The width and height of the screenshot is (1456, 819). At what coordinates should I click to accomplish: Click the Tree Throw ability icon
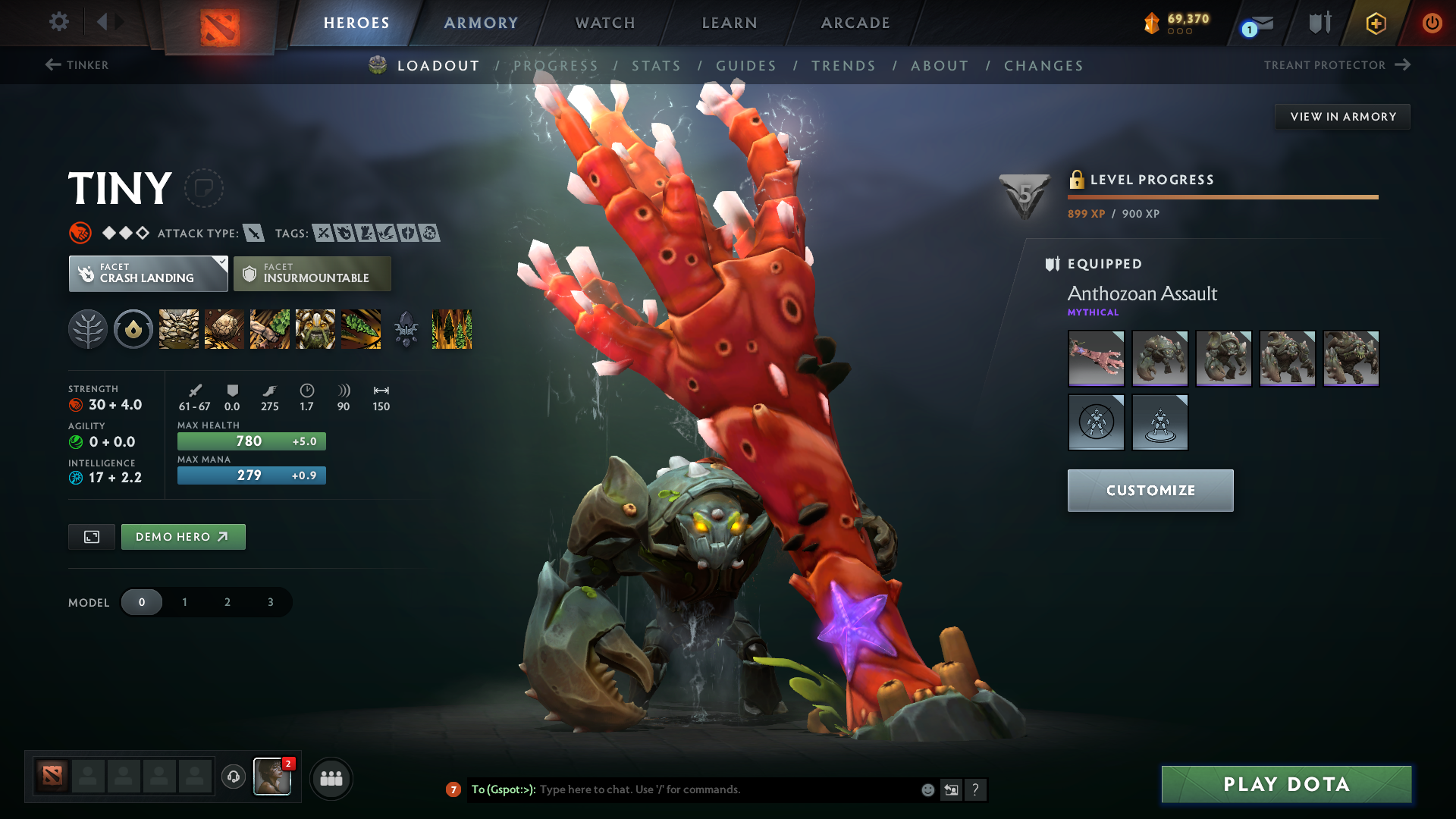pyautogui.click(x=362, y=329)
